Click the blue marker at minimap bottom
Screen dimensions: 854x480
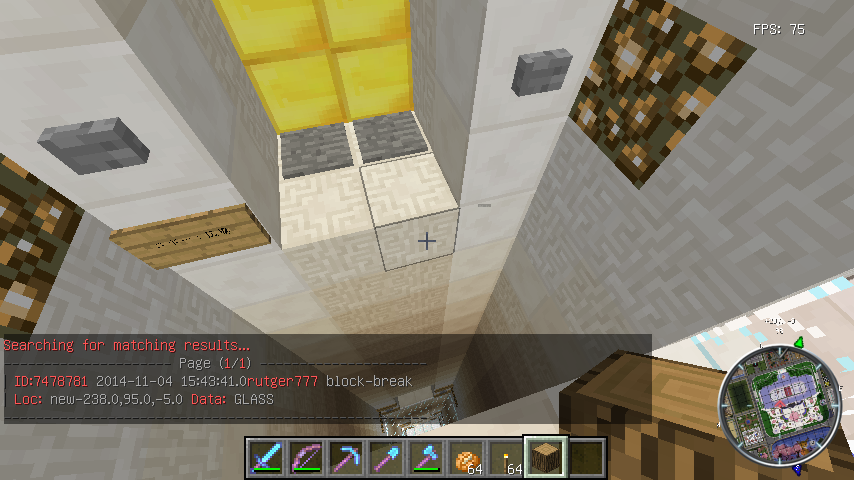click(796, 466)
